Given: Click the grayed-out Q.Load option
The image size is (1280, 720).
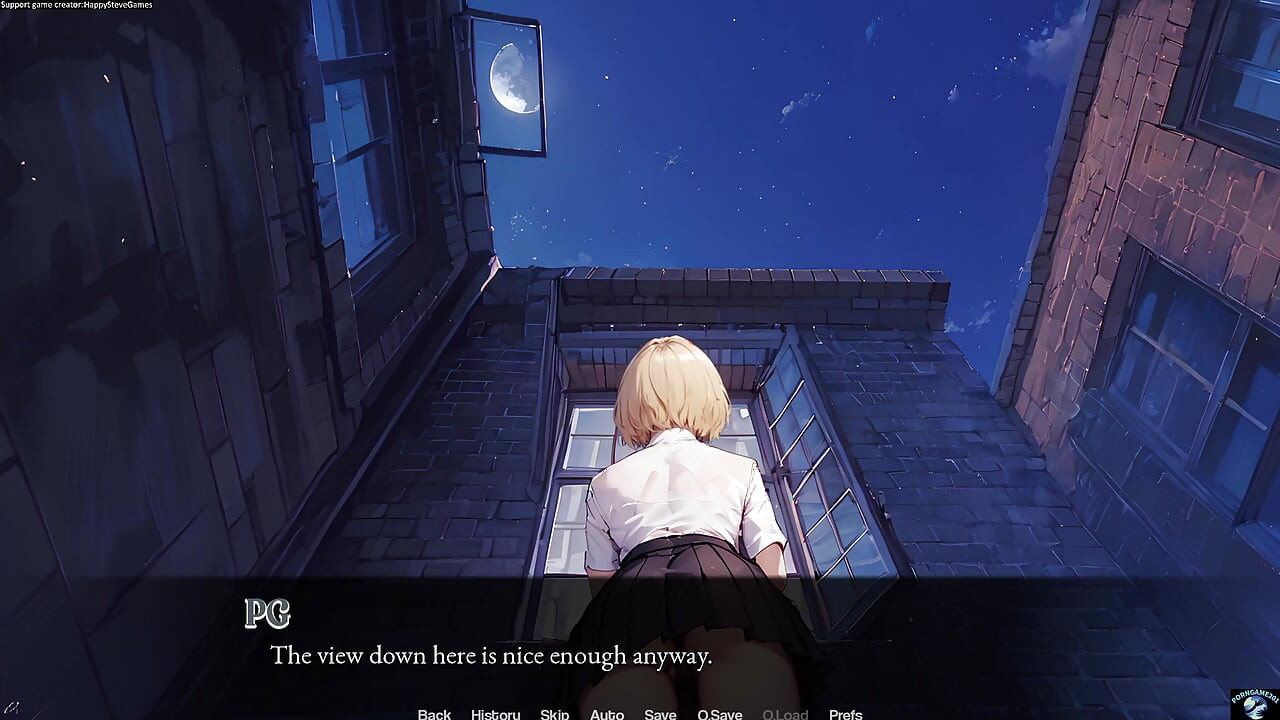Looking at the screenshot, I should coord(785,714).
